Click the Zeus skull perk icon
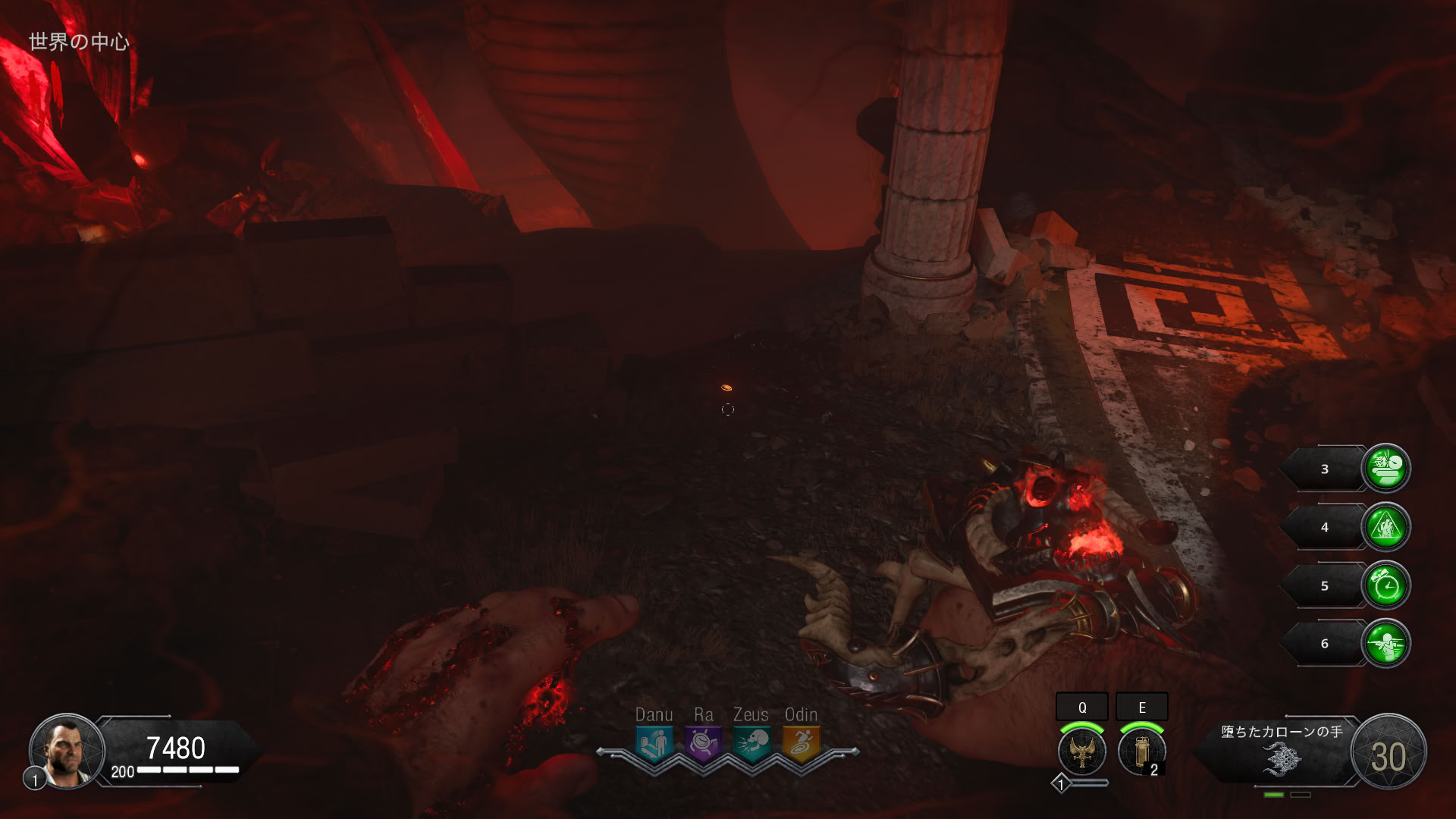The height and width of the screenshot is (819, 1456). coord(752,743)
